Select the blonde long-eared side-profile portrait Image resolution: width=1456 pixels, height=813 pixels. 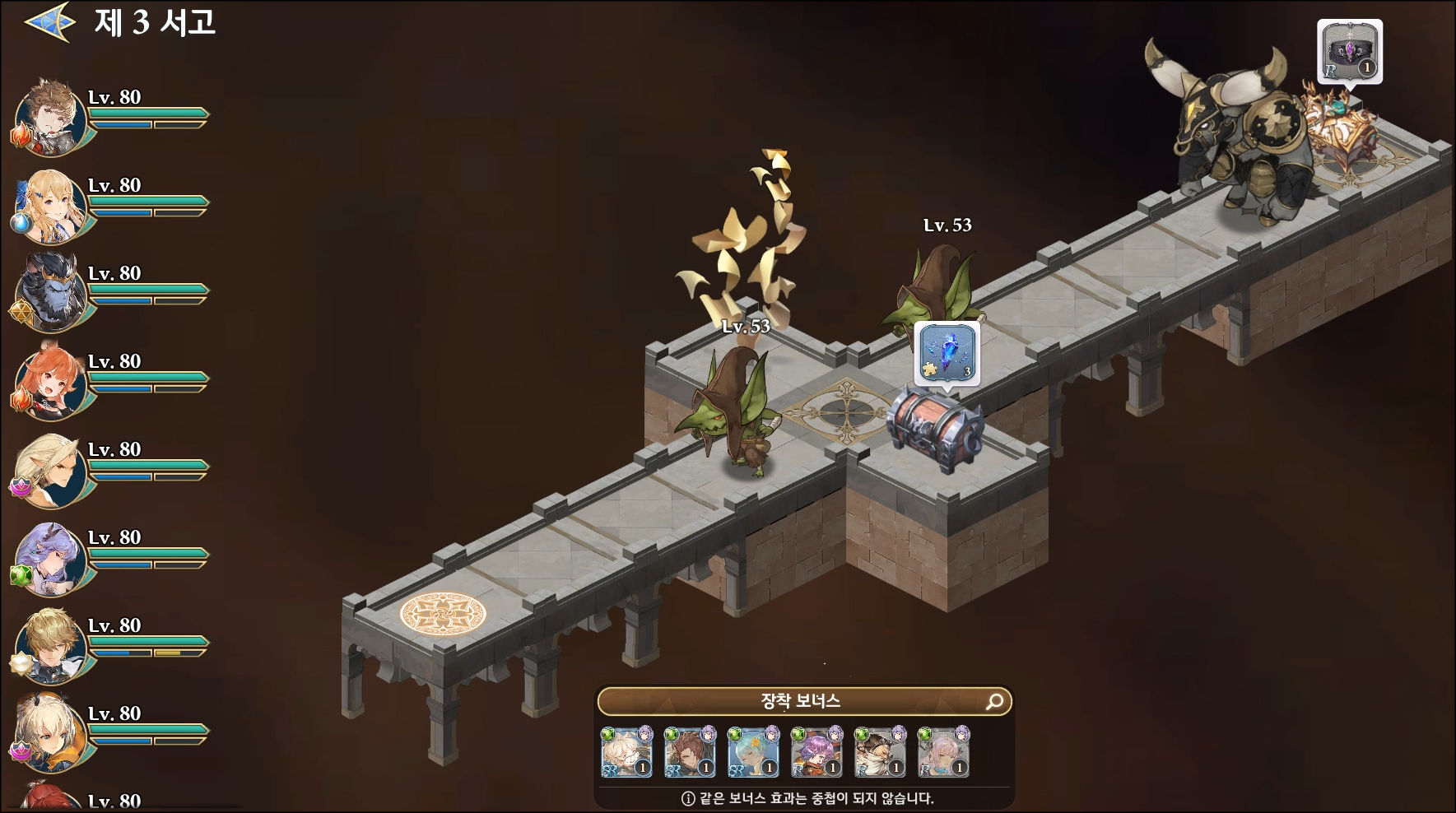click(51, 469)
